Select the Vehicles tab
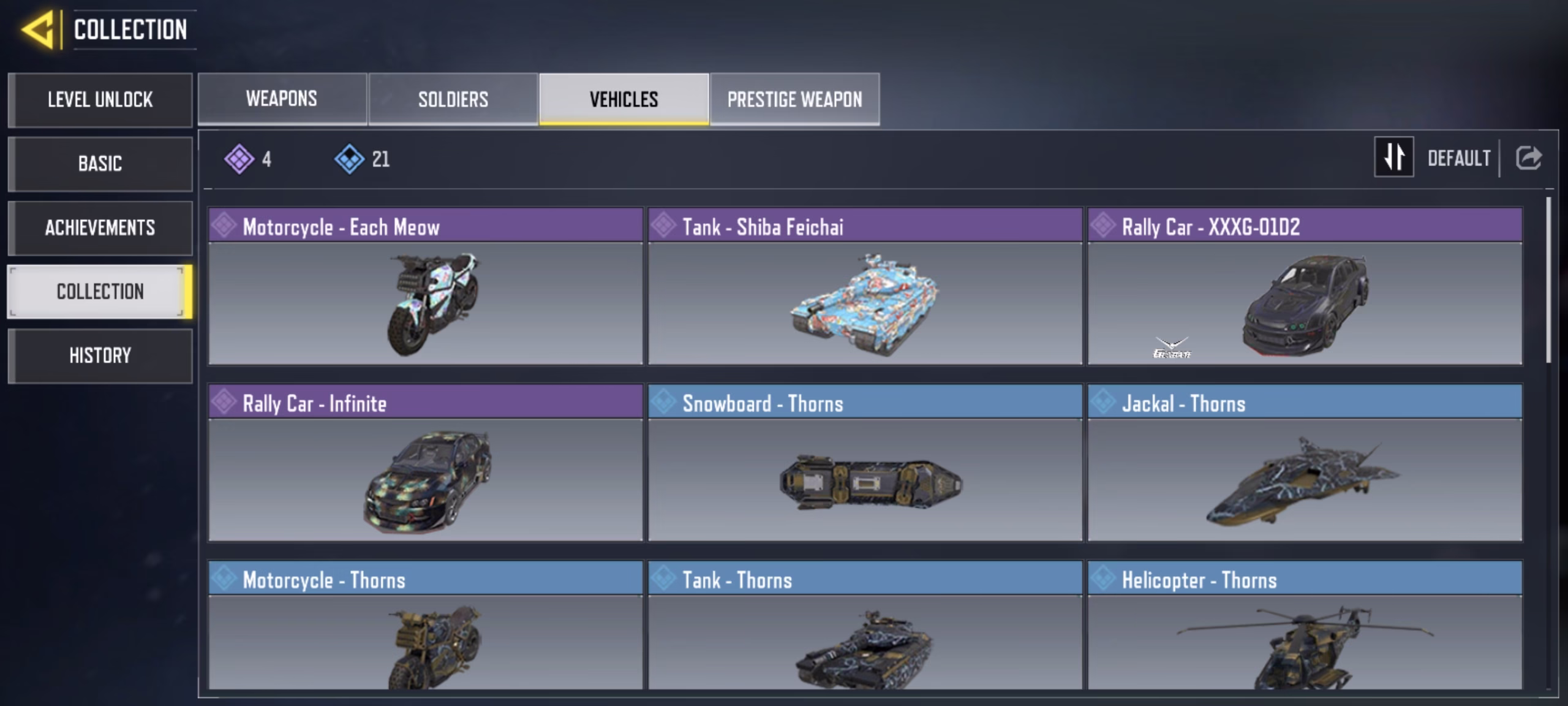The width and height of the screenshot is (1568, 706). pyautogui.click(x=624, y=99)
